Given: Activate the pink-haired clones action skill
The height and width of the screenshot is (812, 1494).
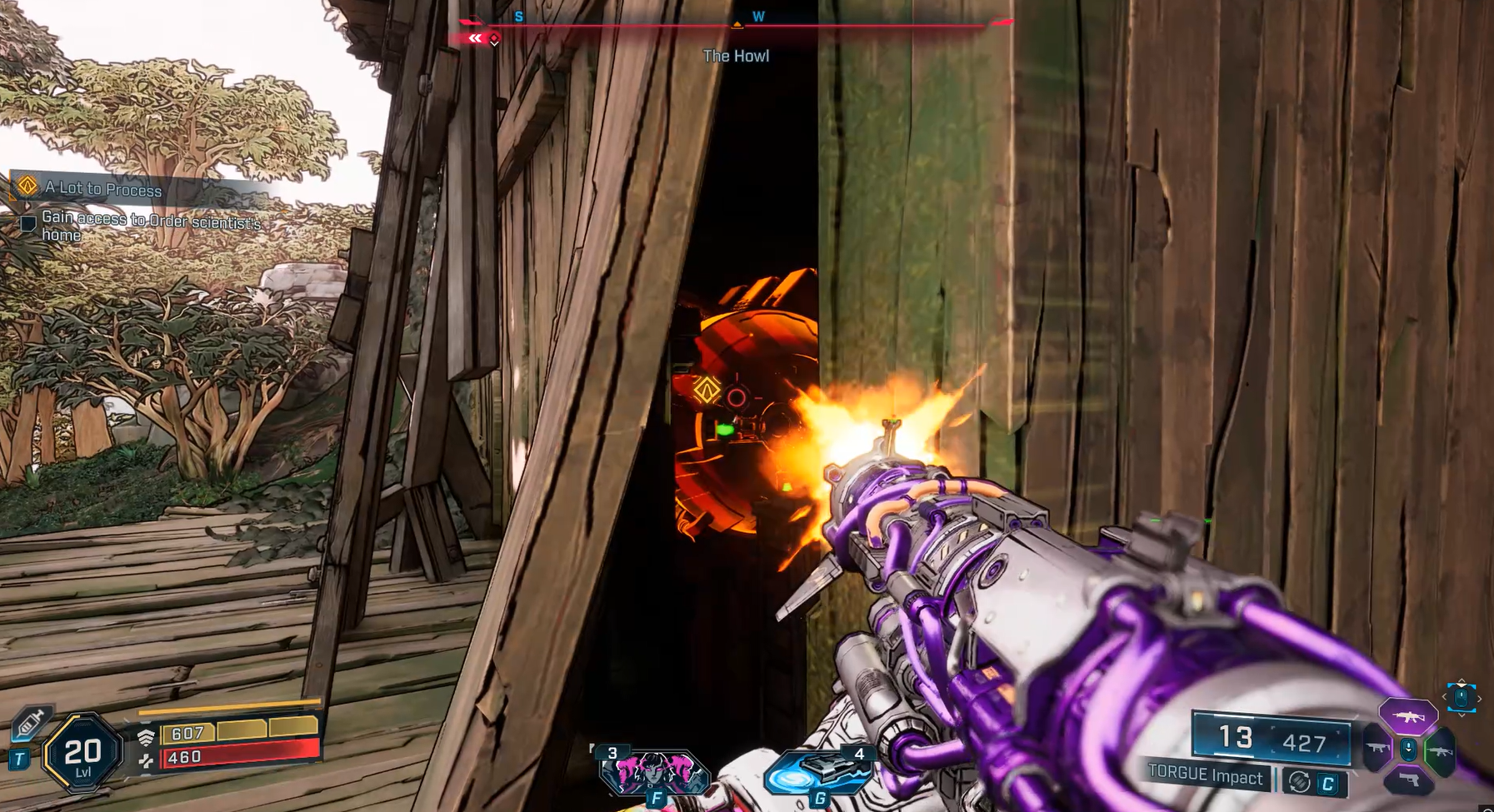Looking at the screenshot, I should 654,772.
